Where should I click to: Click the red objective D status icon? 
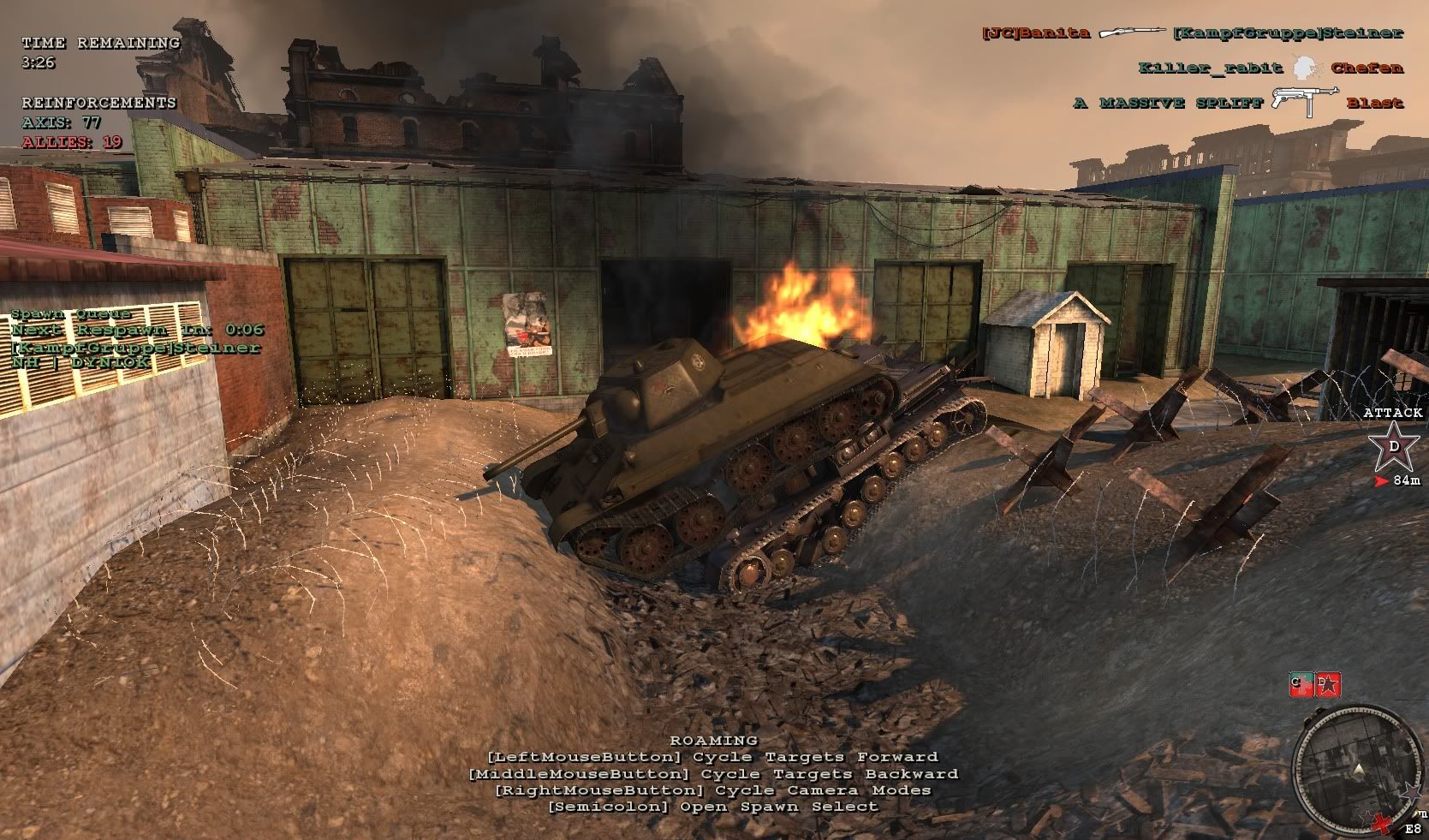tap(1327, 684)
